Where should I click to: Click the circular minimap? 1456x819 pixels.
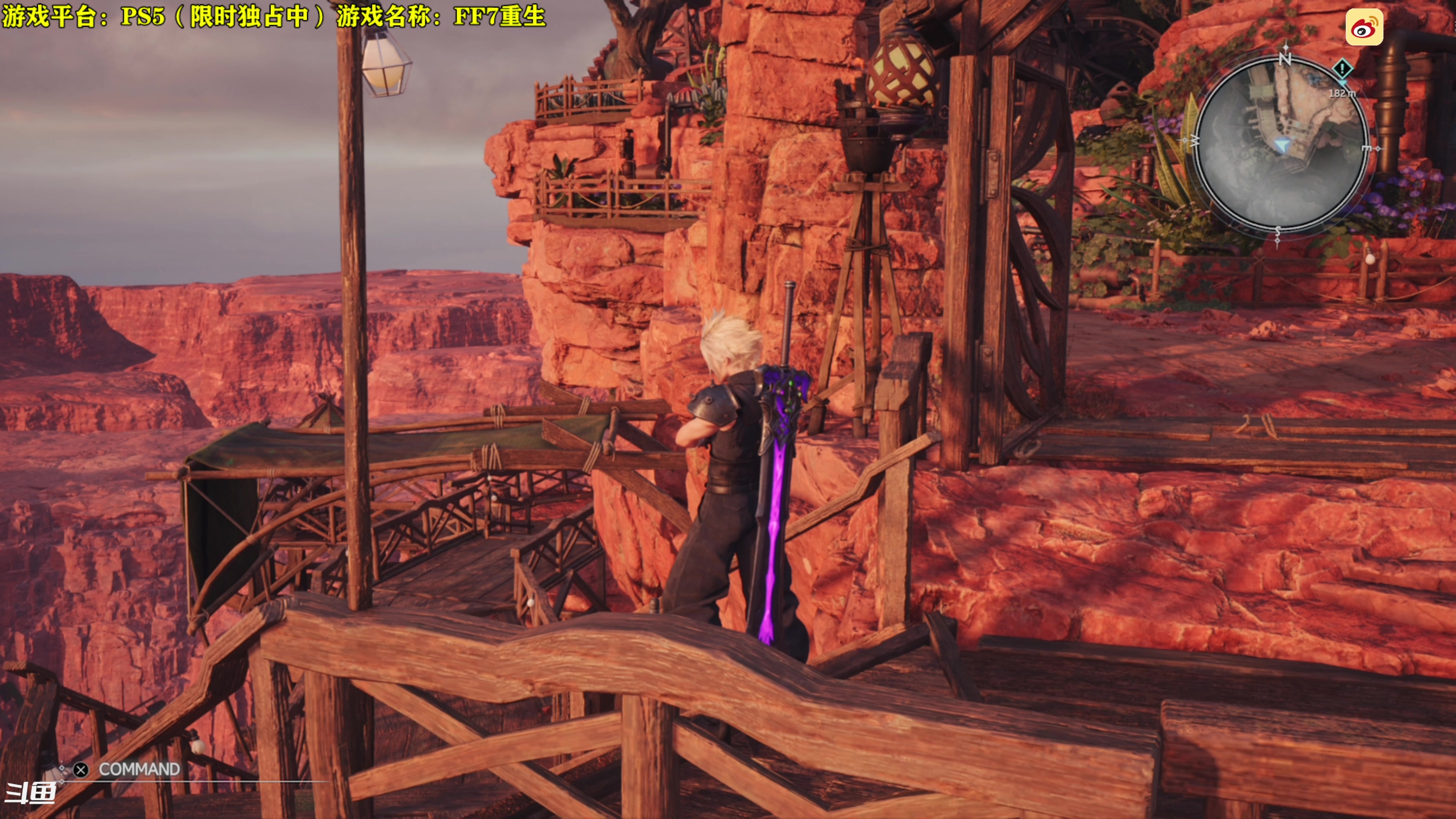[1282, 144]
